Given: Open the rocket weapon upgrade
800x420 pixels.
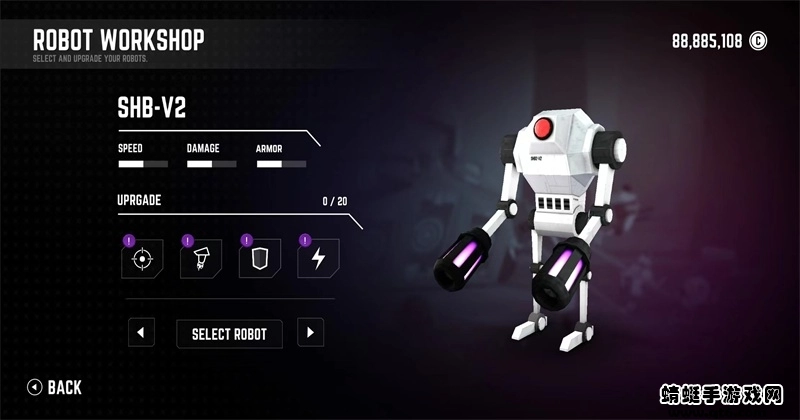Looking at the screenshot, I should click(200, 259).
